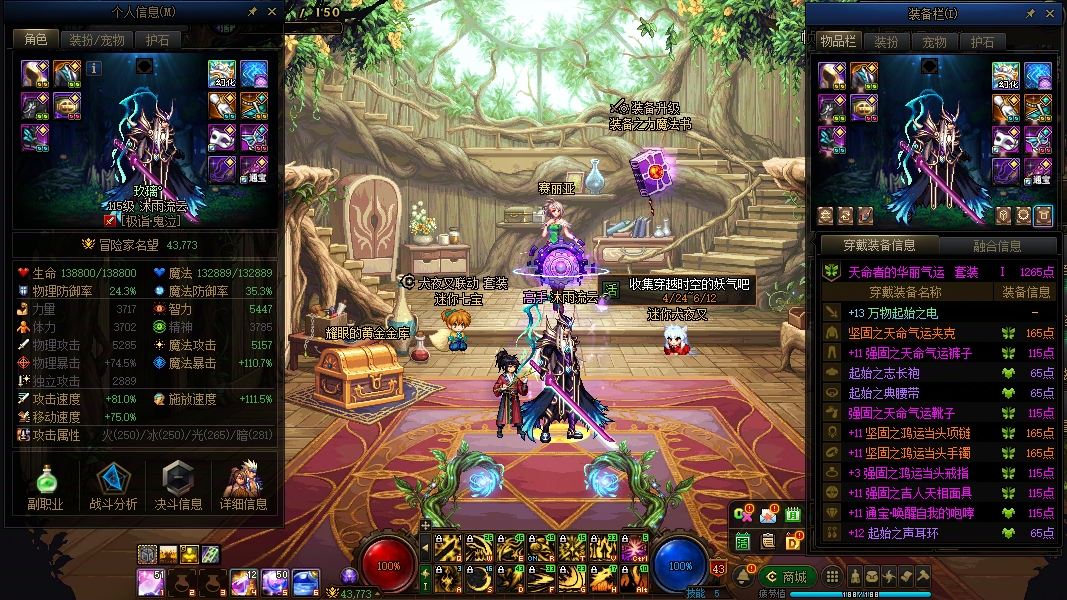This screenshot has height=600, width=1067.
Task: Open the 护石 tab in personal info
Action: point(157,40)
